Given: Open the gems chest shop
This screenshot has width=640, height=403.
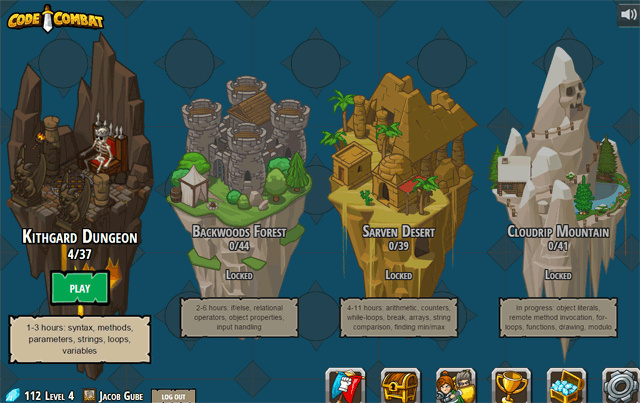Looking at the screenshot, I should click(x=566, y=386).
